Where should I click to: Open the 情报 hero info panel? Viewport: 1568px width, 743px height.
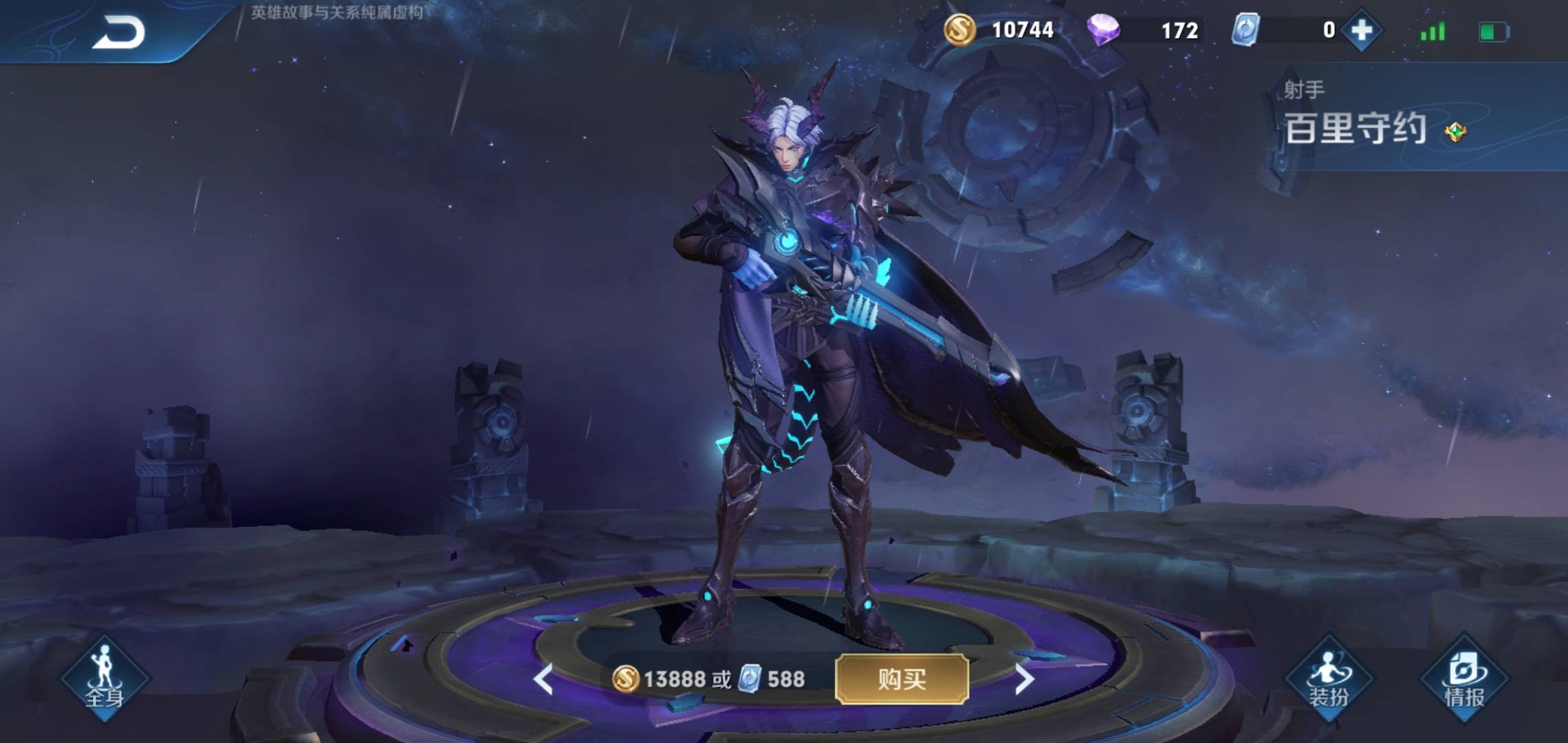pos(1464,678)
